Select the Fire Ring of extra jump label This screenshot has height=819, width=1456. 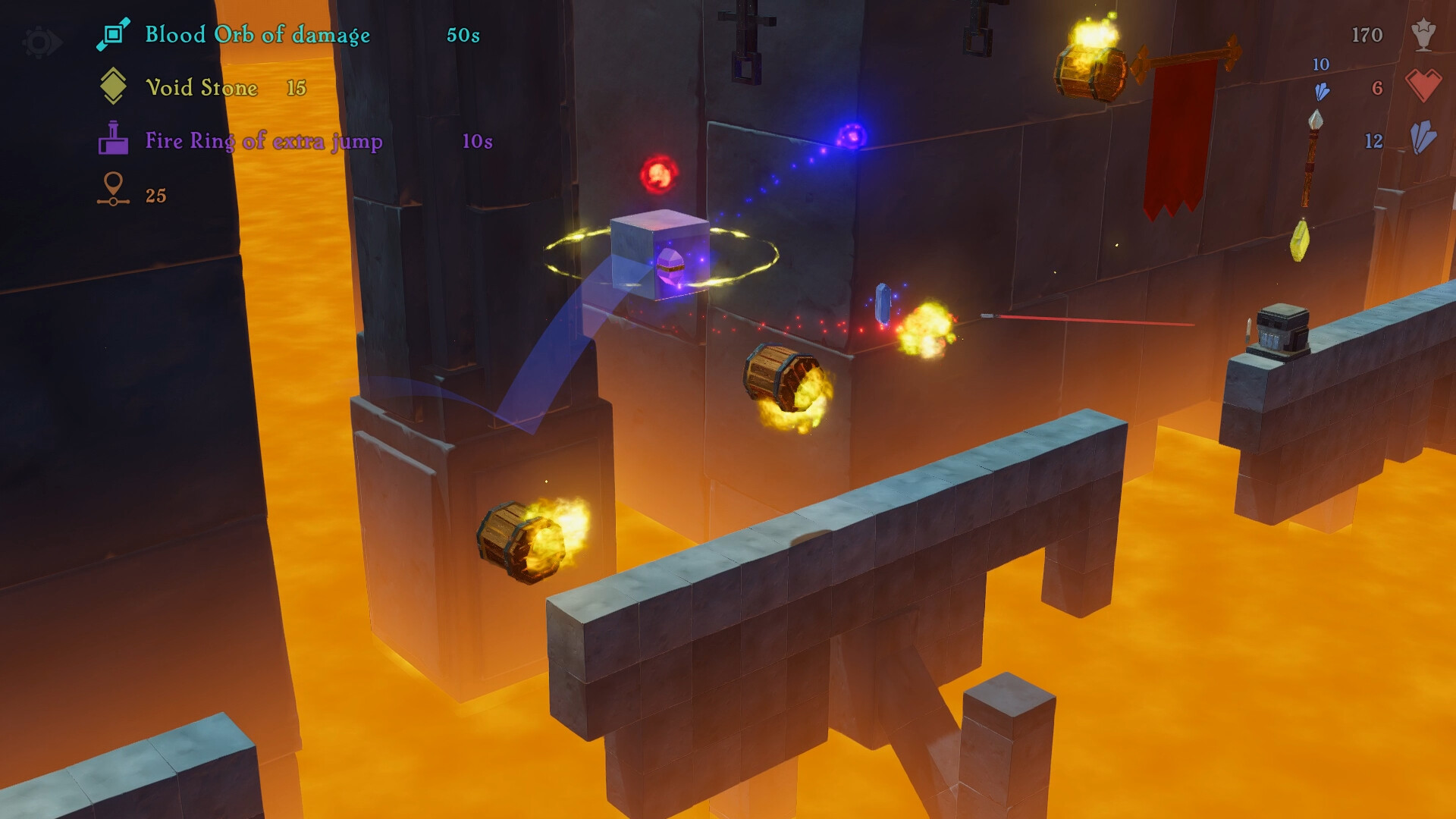[x=264, y=140]
